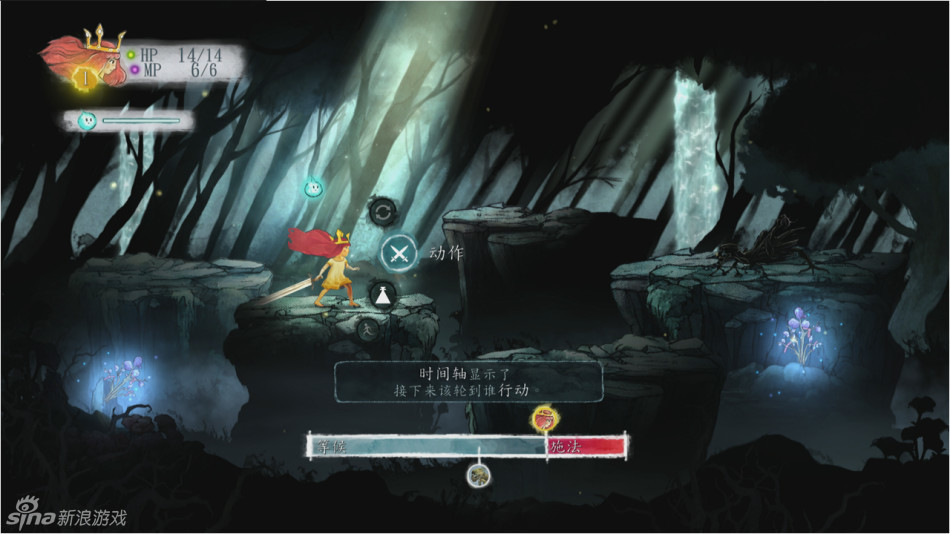This screenshot has width=950, height=534.
Task: Open the potion items option
Action: [x=383, y=295]
